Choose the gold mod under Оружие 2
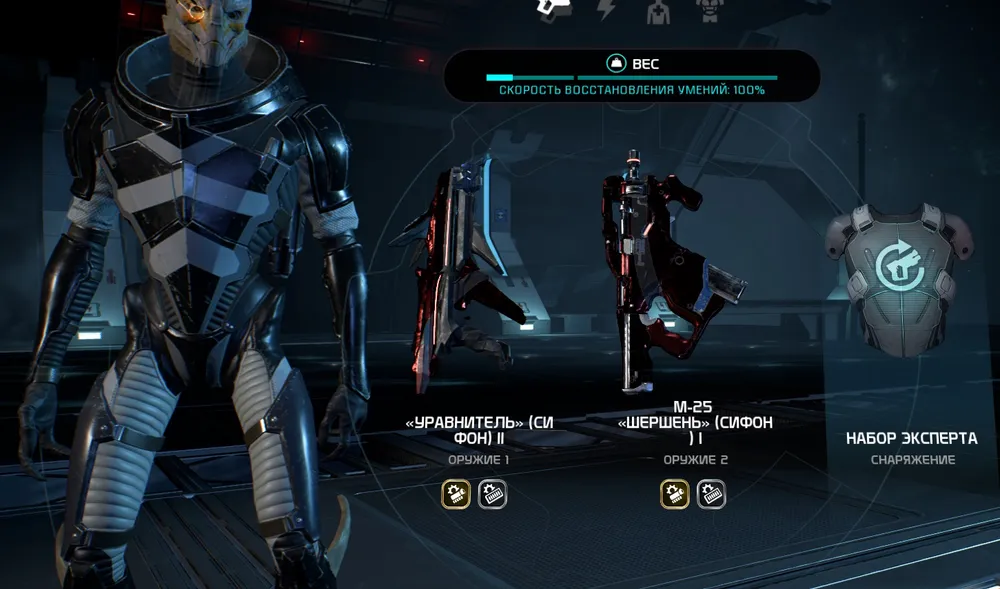This screenshot has height=589, width=1000. [675, 493]
